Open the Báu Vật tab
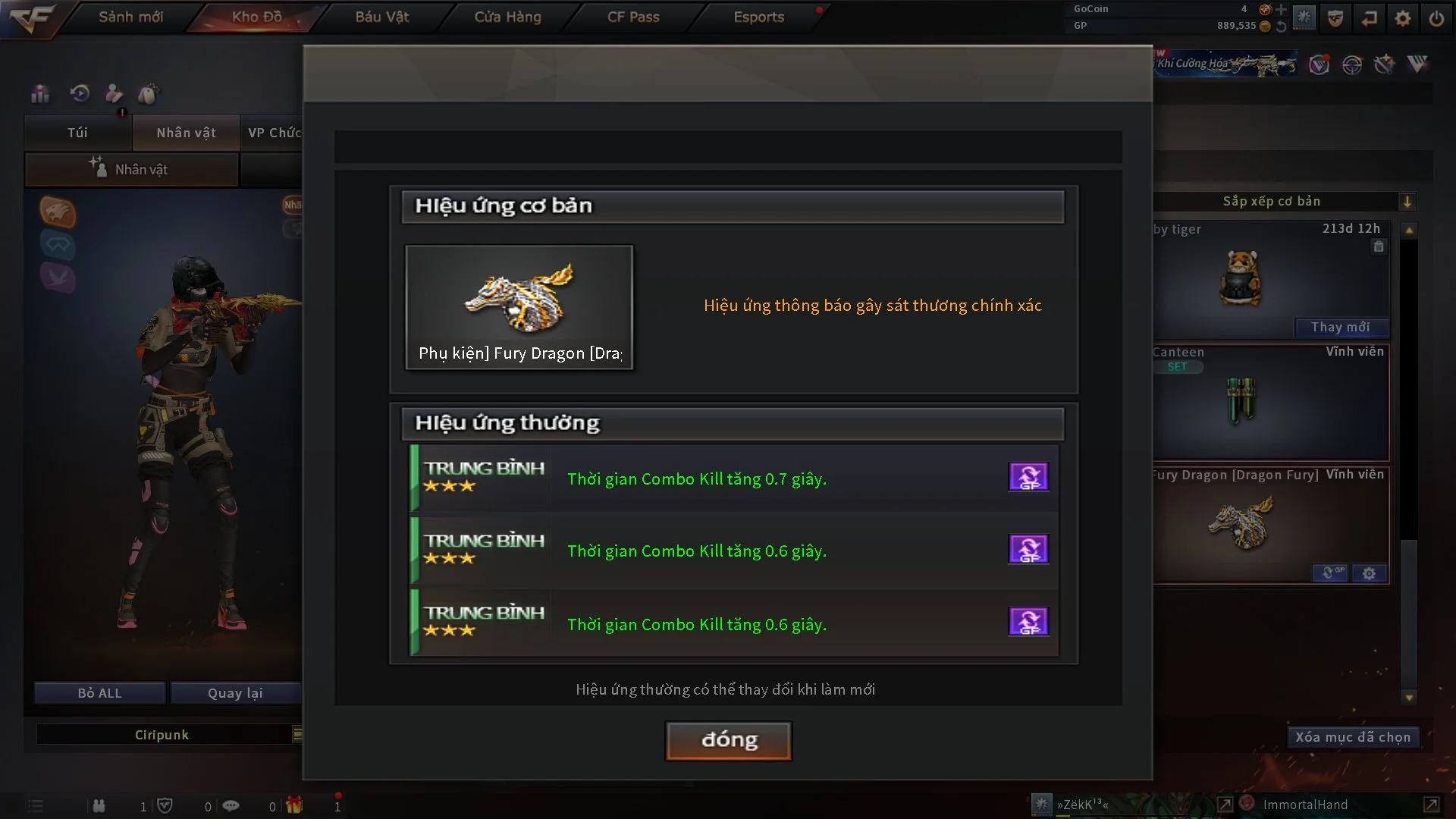This screenshot has height=819, width=1456. (381, 17)
